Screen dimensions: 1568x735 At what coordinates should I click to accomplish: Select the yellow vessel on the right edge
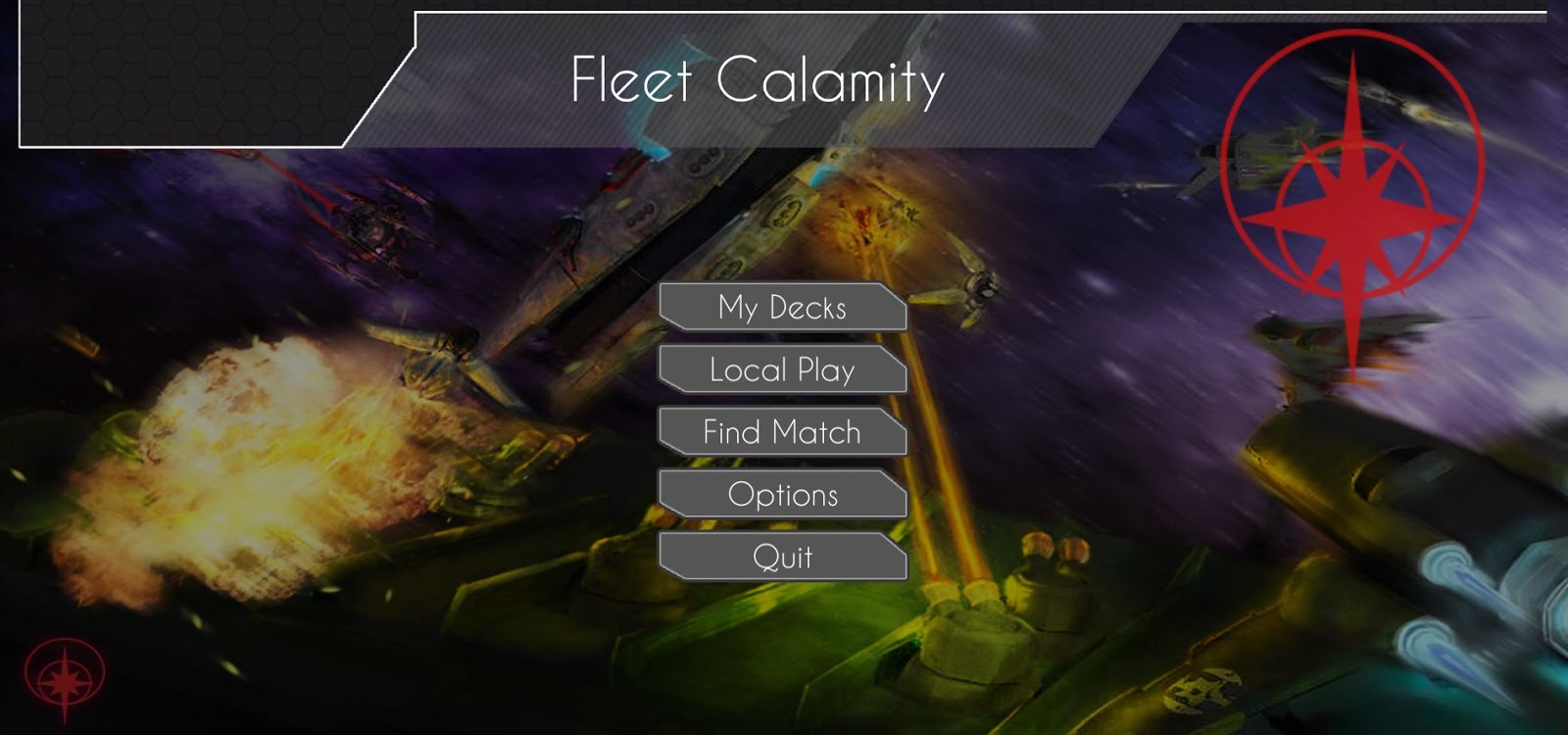click(x=1372, y=470)
